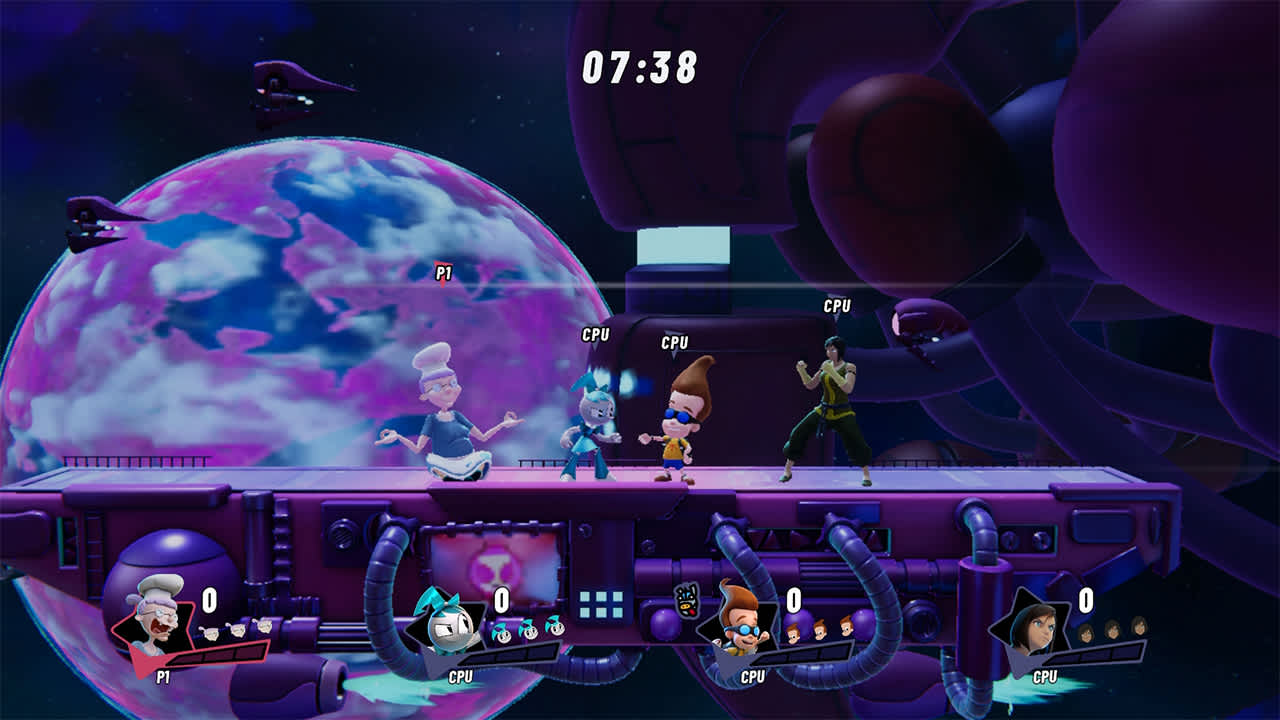Click Korra's damage counter showing 0

[x=1085, y=599]
